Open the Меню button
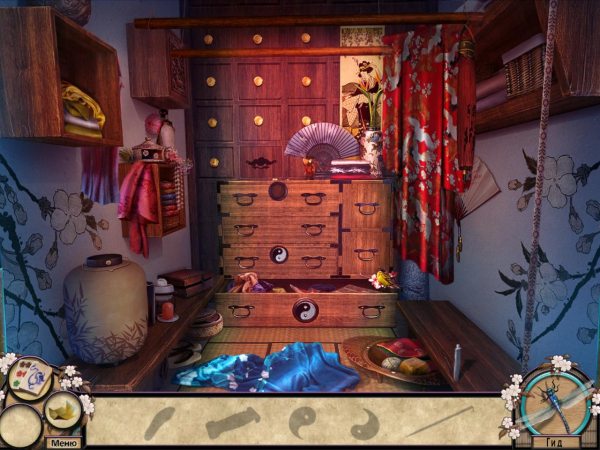Screen dimensions: 600x450 (x=63, y=442)
